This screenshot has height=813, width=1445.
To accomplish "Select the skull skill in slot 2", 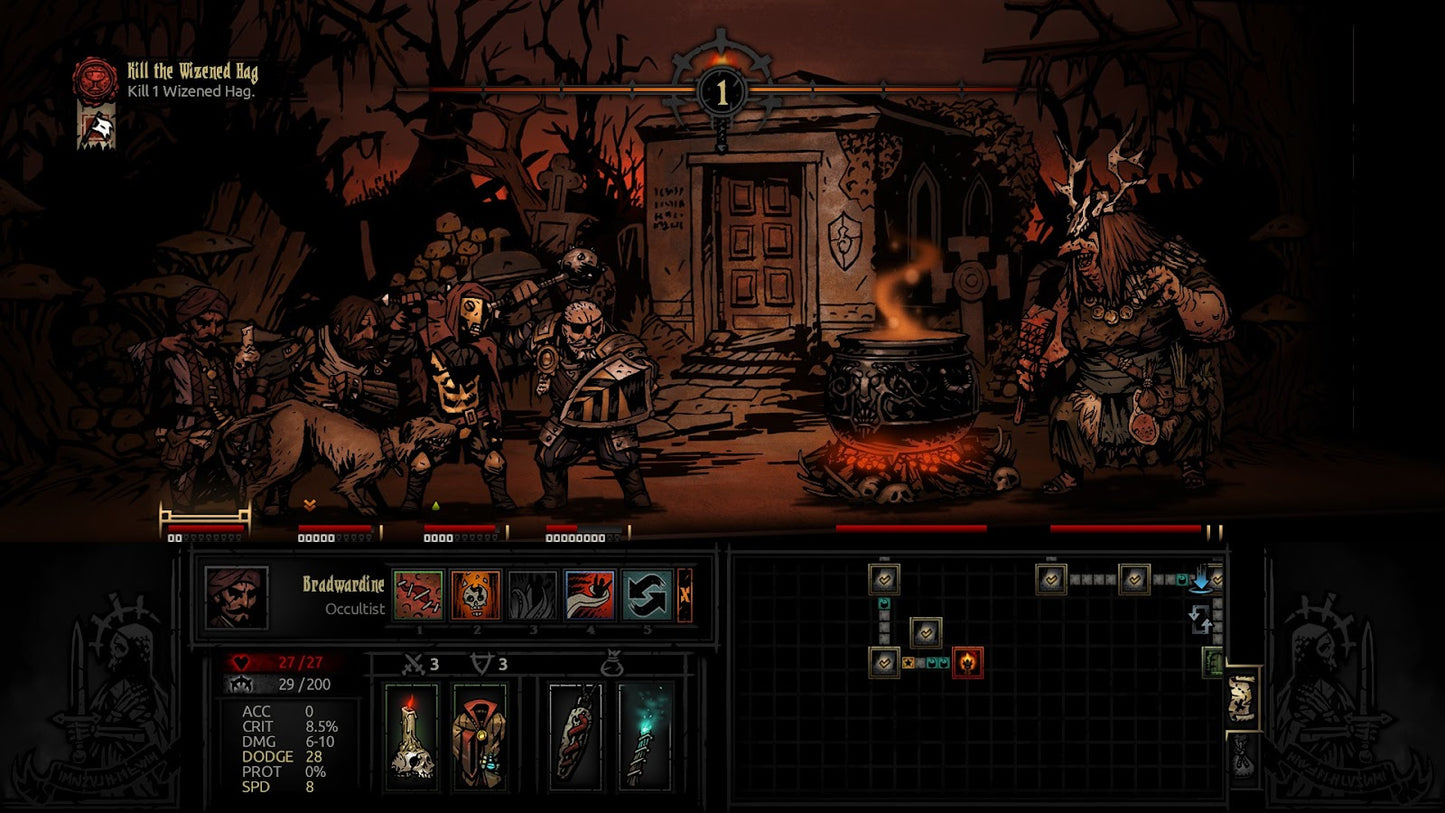I will (476, 596).
